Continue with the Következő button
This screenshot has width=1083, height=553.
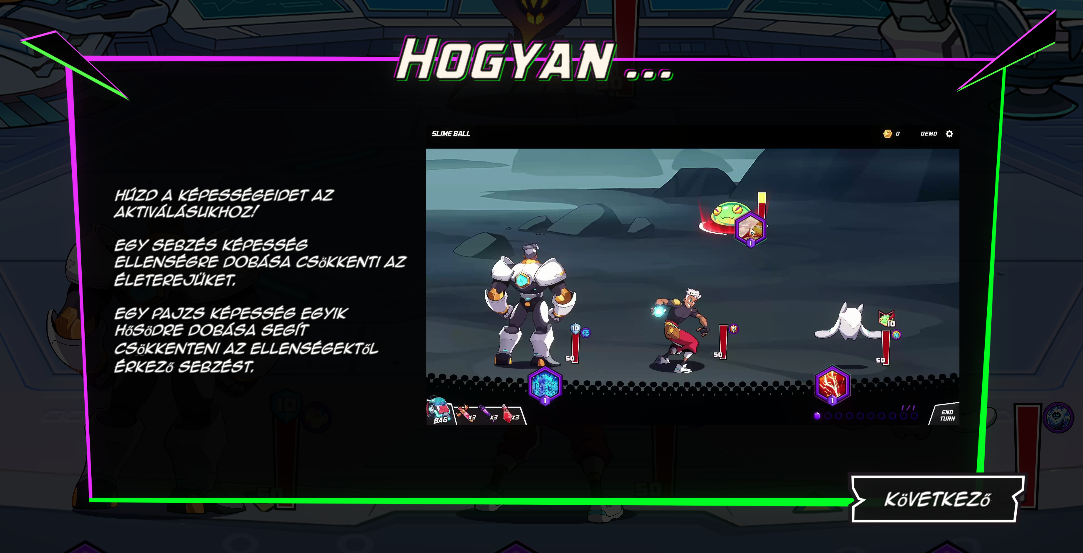pyautogui.click(x=937, y=498)
